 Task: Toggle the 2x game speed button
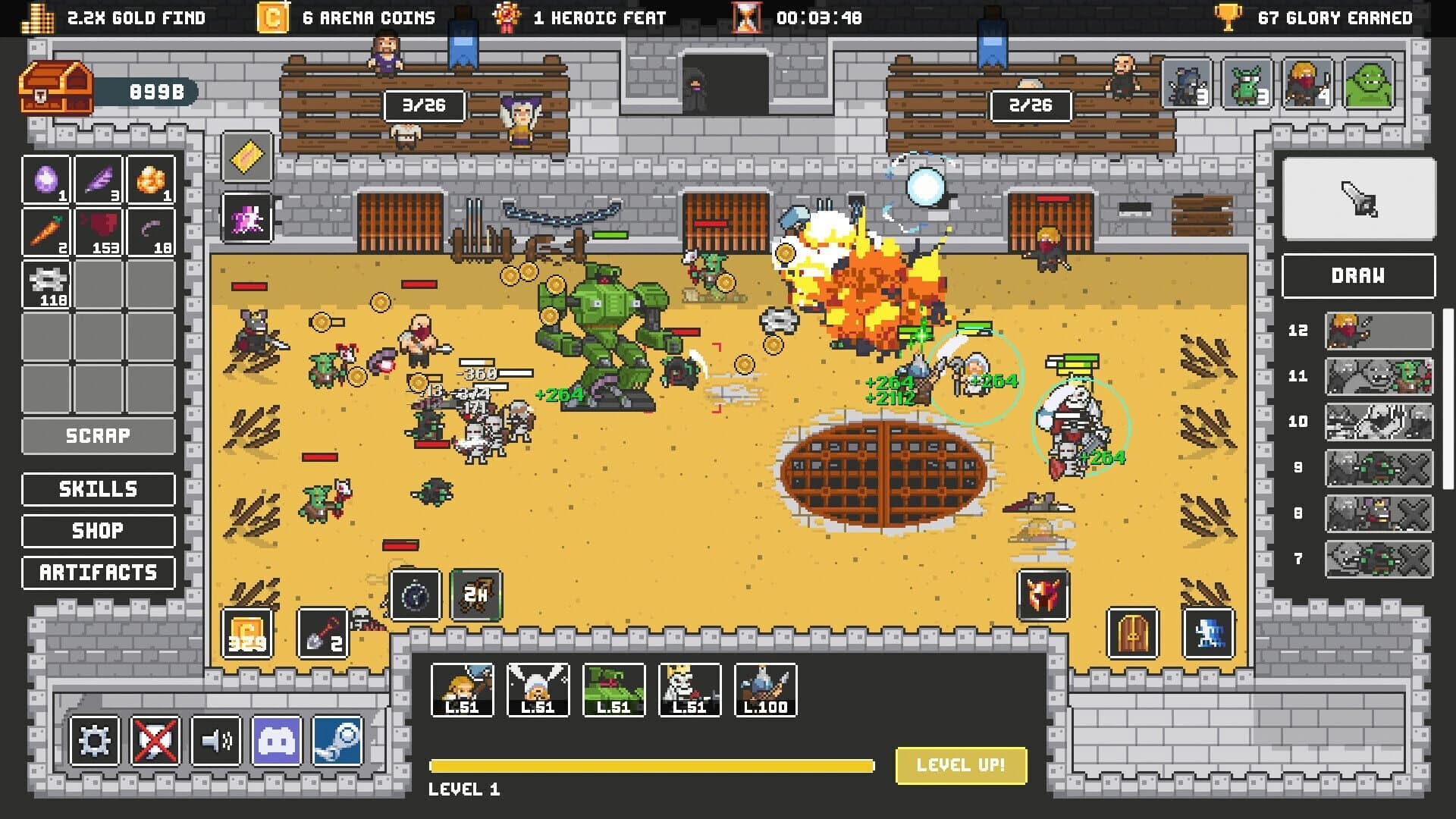tap(476, 596)
